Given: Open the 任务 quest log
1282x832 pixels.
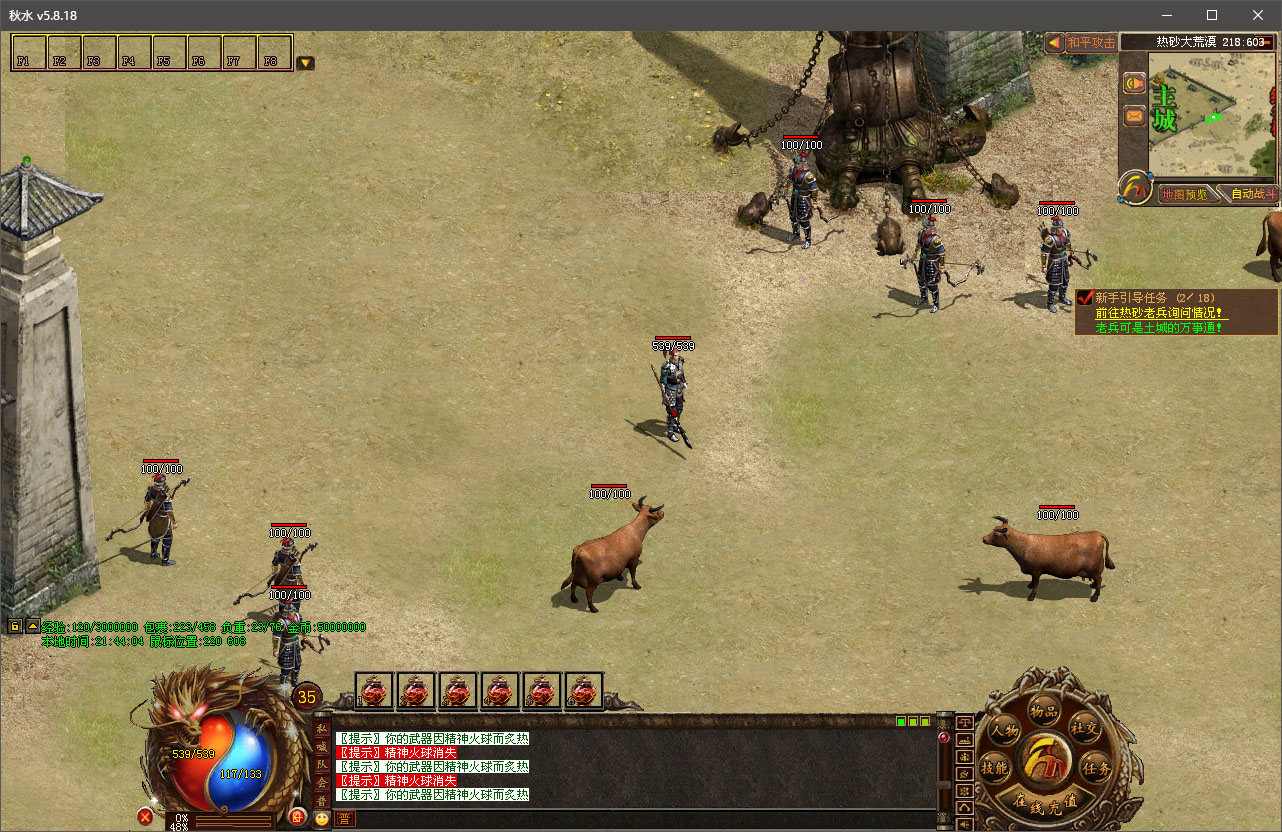Looking at the screenshot, I should (x=1097, y=769).
